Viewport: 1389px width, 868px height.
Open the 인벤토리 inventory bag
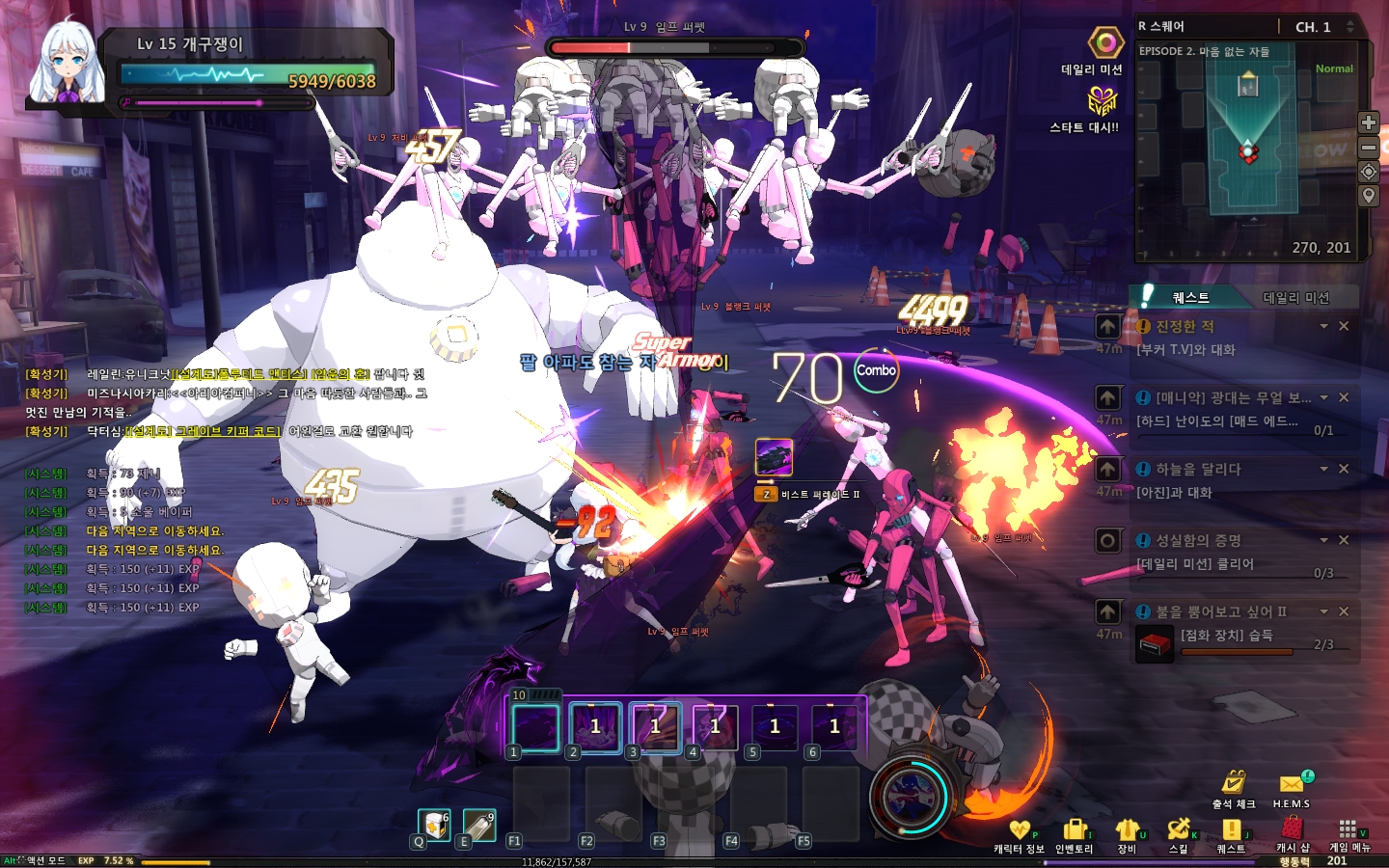(1074, 835)
